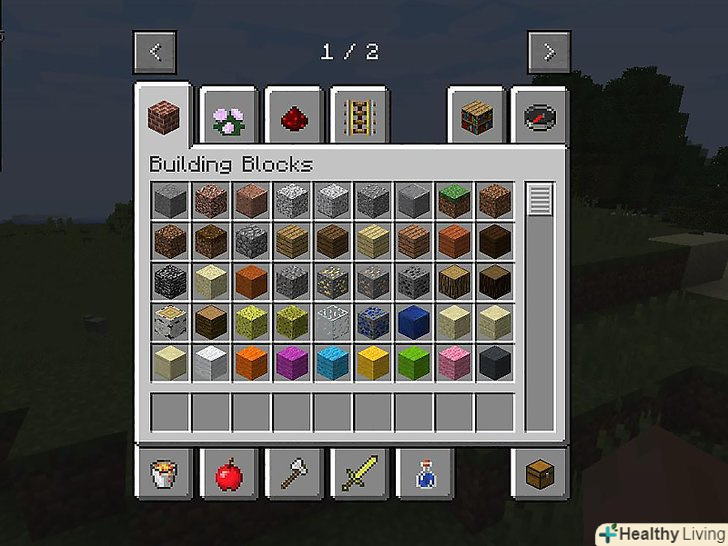The width and height of the screenshot is (728, 546).
Task: Switch to the rail transportation tab
Action: click(356, 119)
